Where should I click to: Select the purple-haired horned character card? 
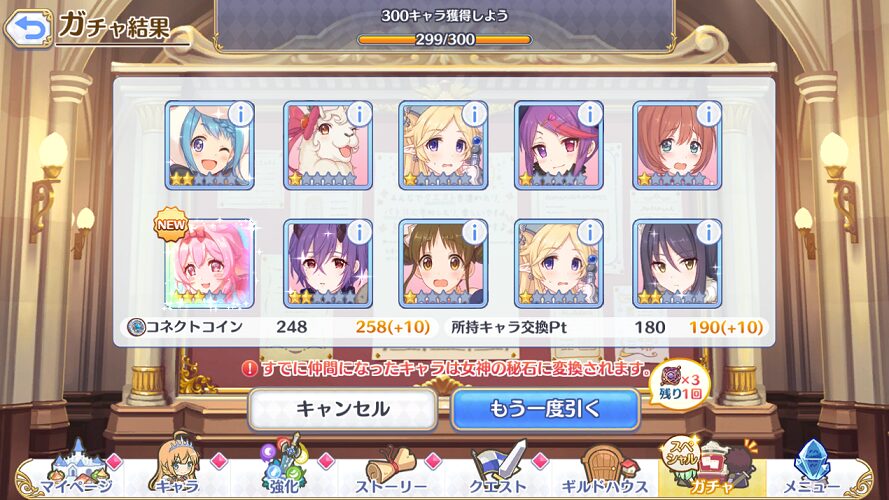pyautogui.click(x=328, y=264)
